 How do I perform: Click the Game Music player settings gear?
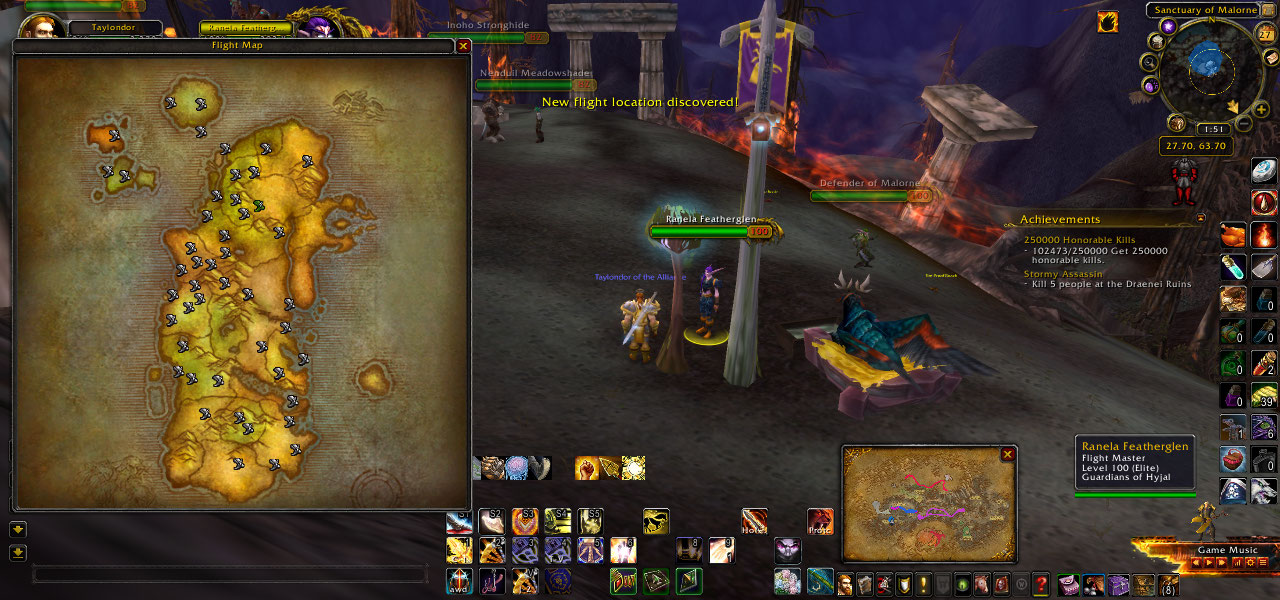pos(1248,563)
